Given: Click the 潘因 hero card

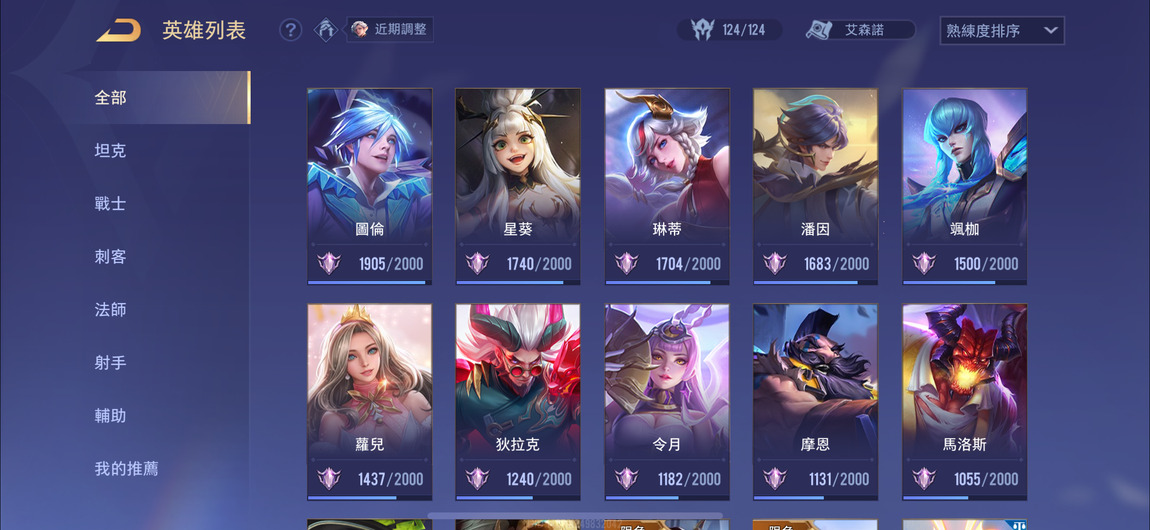Looking at the screenshot, I should 816,185.
